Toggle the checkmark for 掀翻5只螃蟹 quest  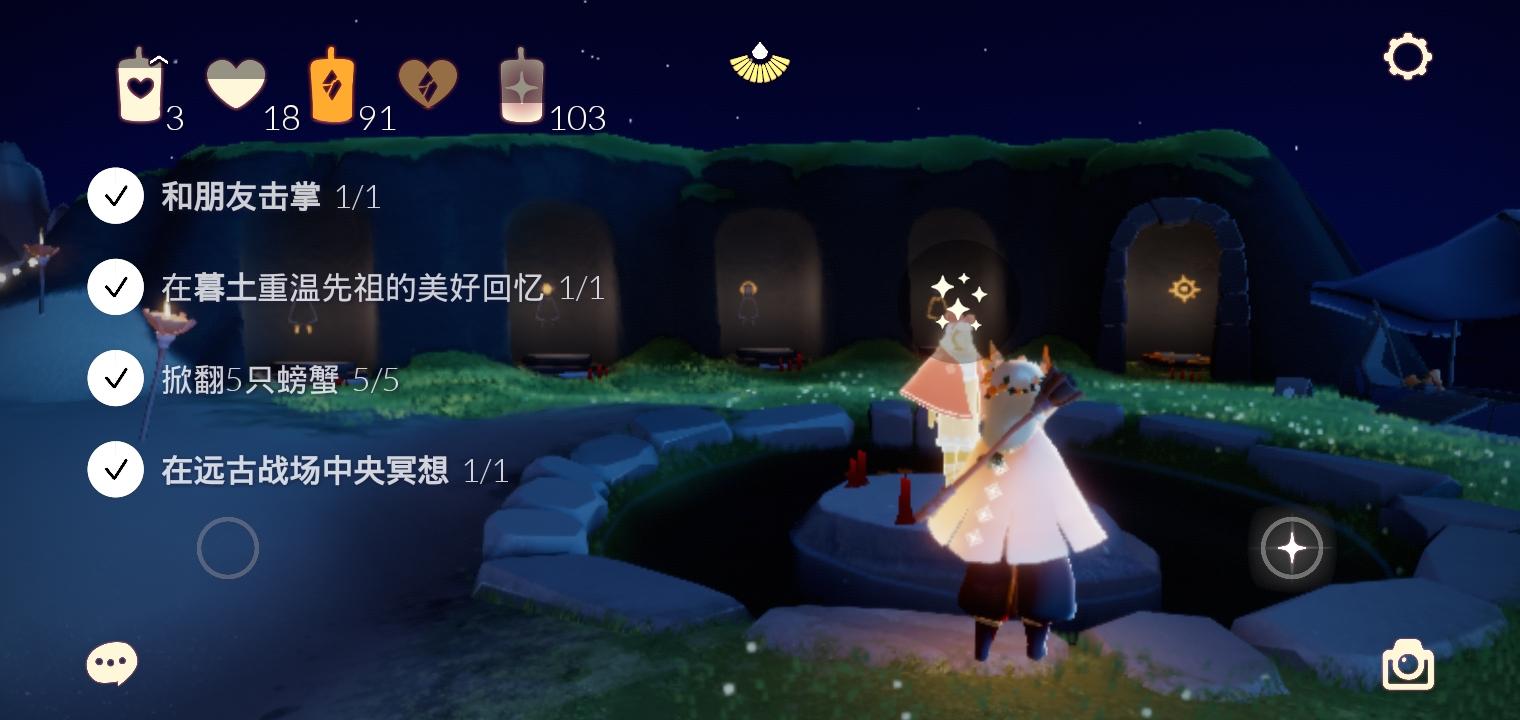point(115,378)
